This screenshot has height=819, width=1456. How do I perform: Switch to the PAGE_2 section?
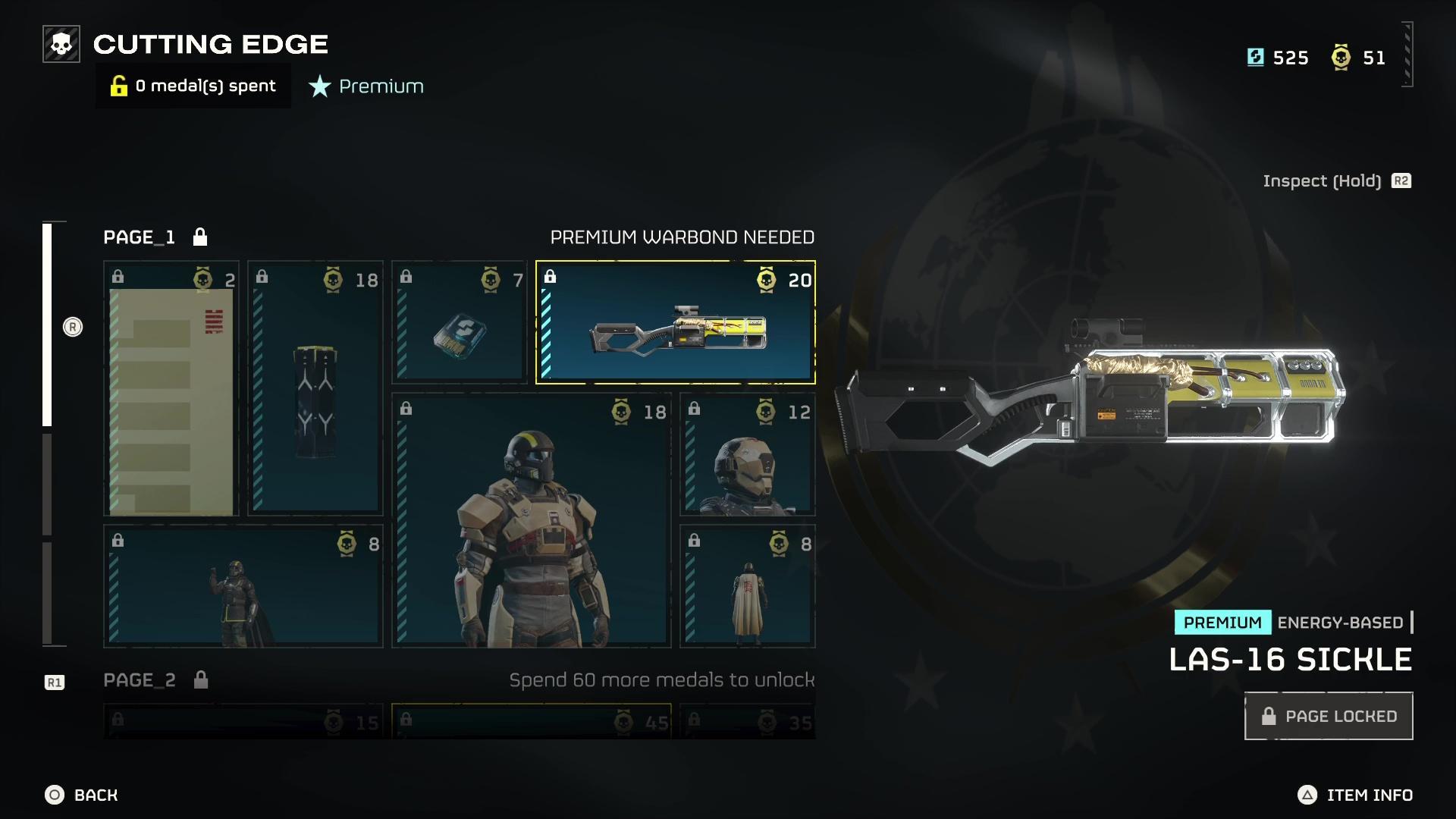[139, 680]
